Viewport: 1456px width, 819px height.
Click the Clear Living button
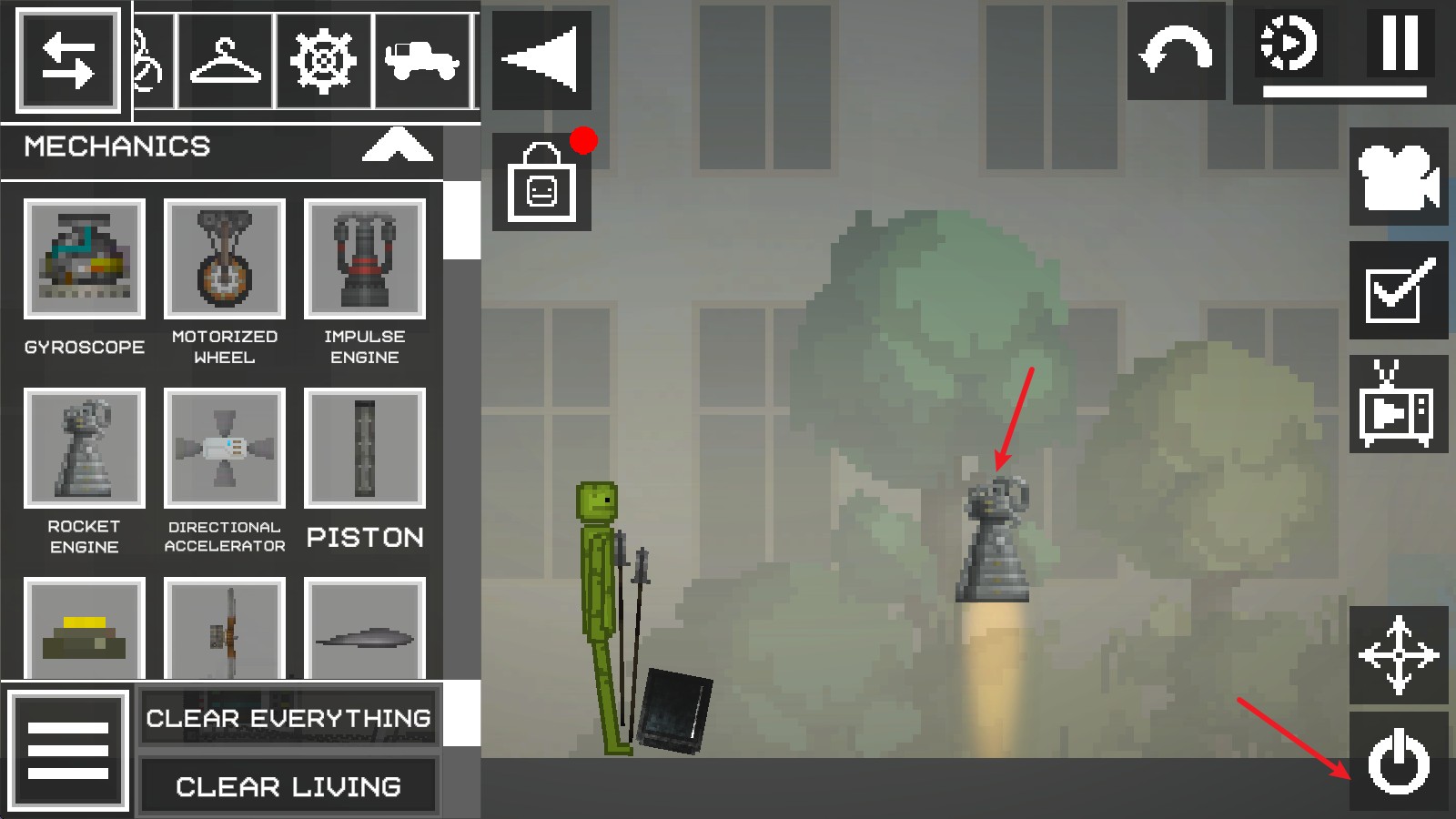pyautogui.click(x=288, y=785)
